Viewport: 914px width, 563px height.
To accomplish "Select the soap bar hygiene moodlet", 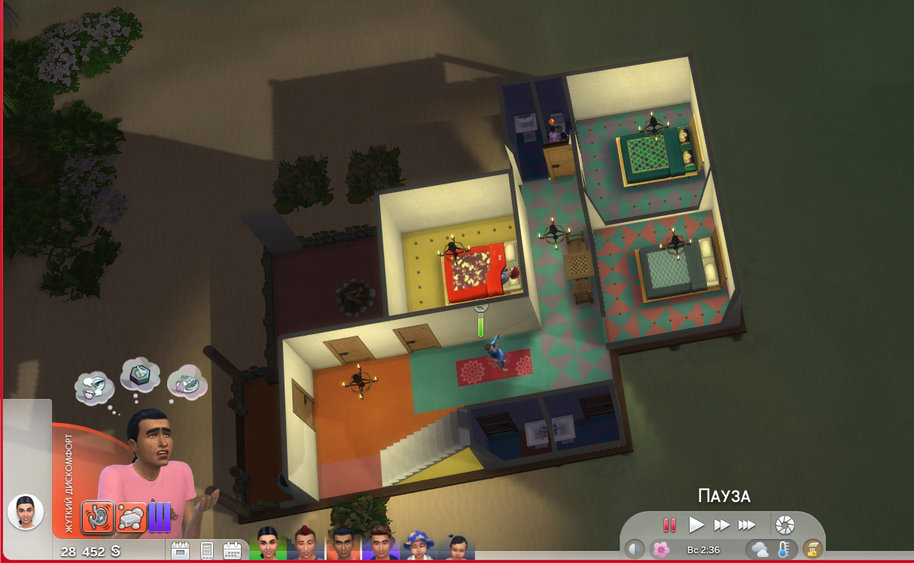I will [131, 516].
